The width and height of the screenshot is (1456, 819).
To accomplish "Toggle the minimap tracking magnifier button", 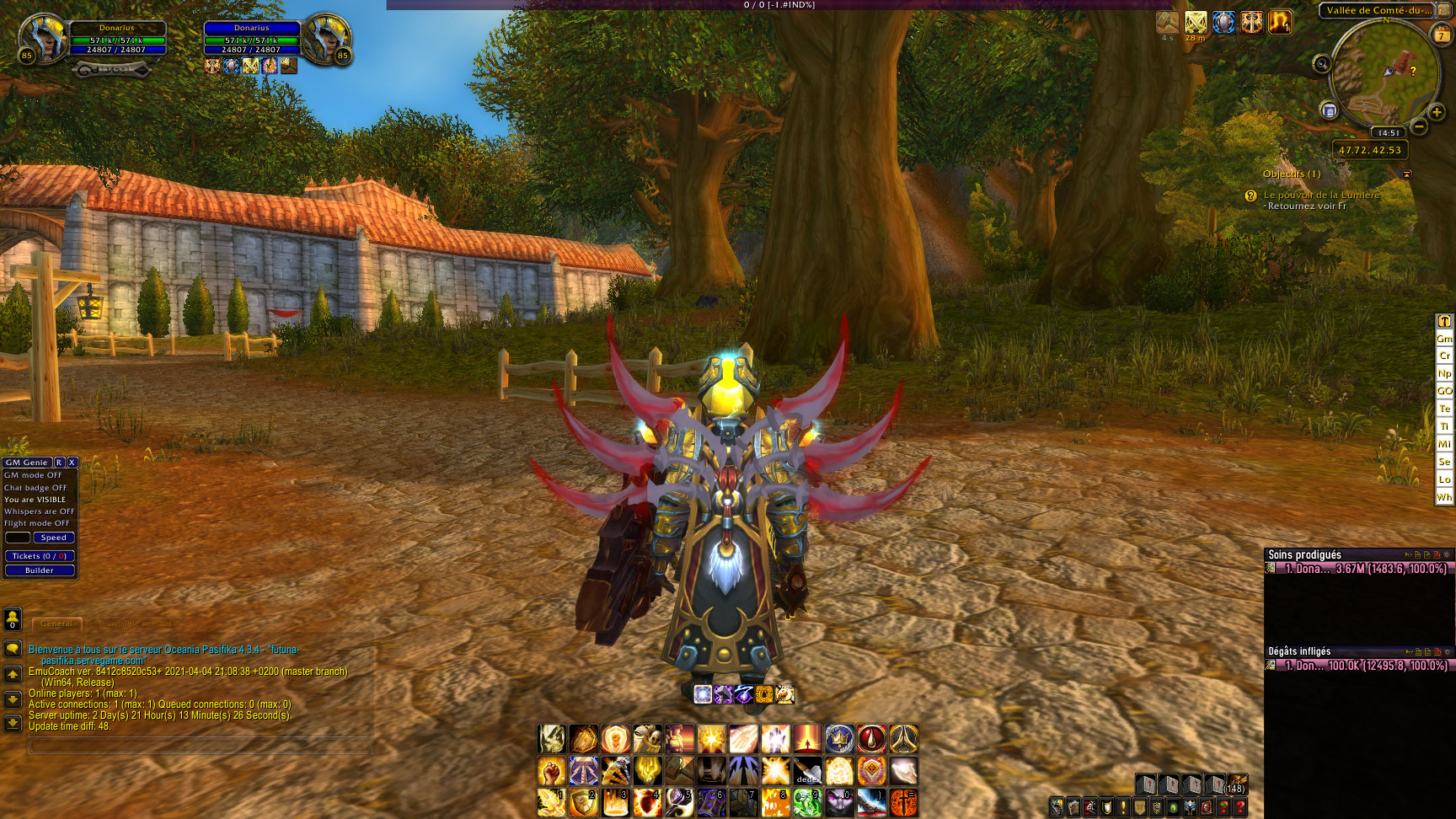I will click(x=1321, y=63).
